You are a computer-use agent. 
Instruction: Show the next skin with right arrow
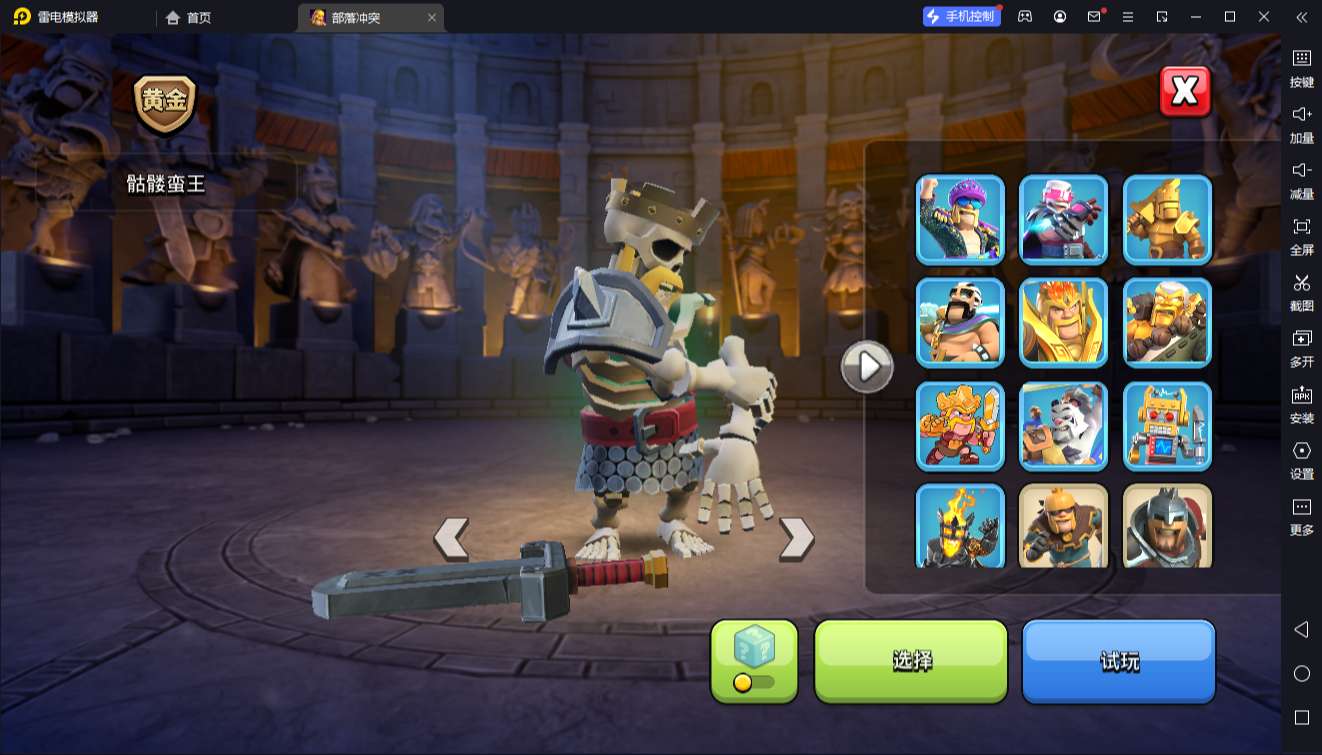(x=796, y=539)
